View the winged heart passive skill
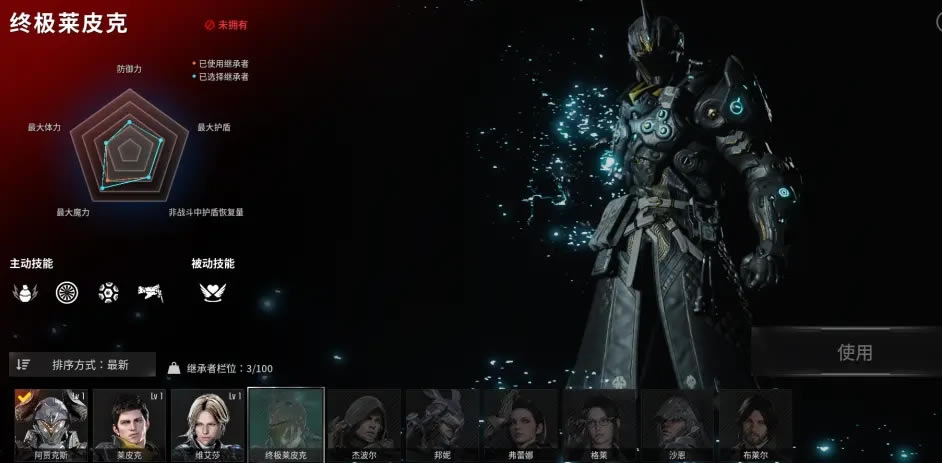Screen dimensions: 942x463 coord(212,293)
